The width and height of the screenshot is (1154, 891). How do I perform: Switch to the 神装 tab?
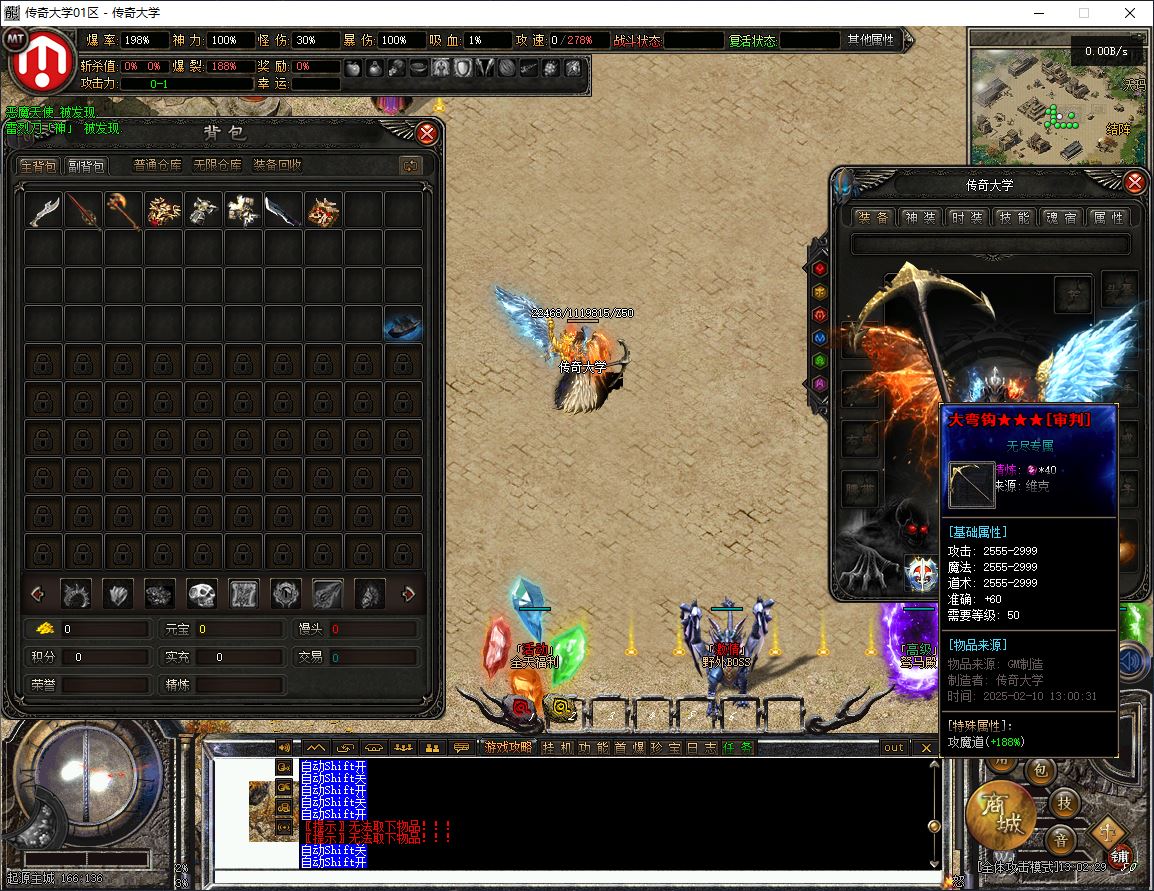point(919,217)
